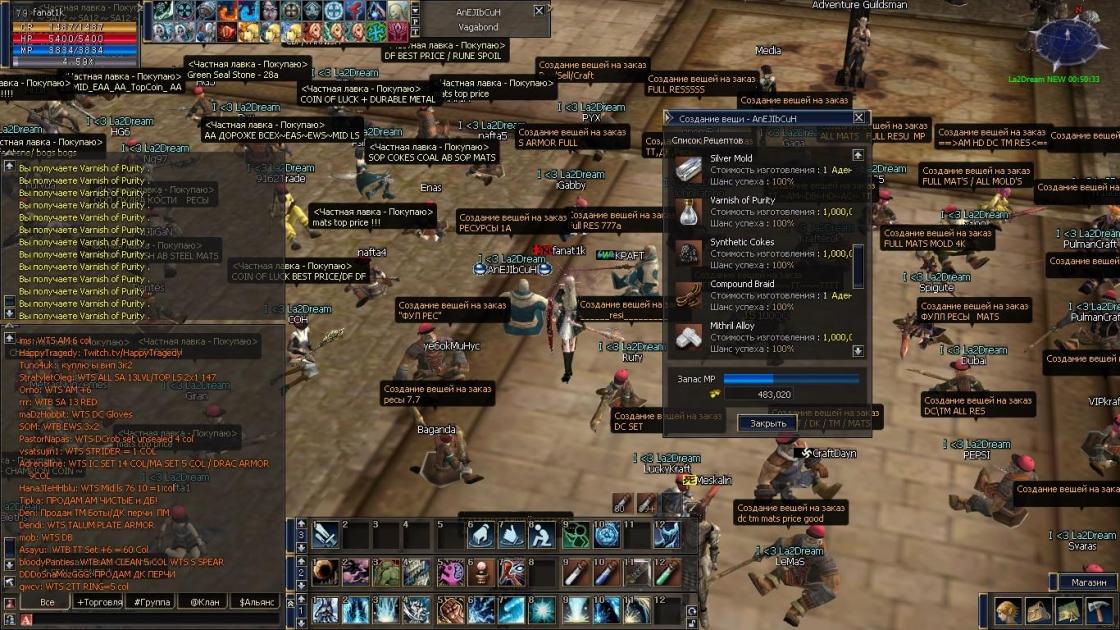The height and width of the screenshot is (630, 1120).
Task: Use the green potion hotbar slot
Action: [667, 573]
